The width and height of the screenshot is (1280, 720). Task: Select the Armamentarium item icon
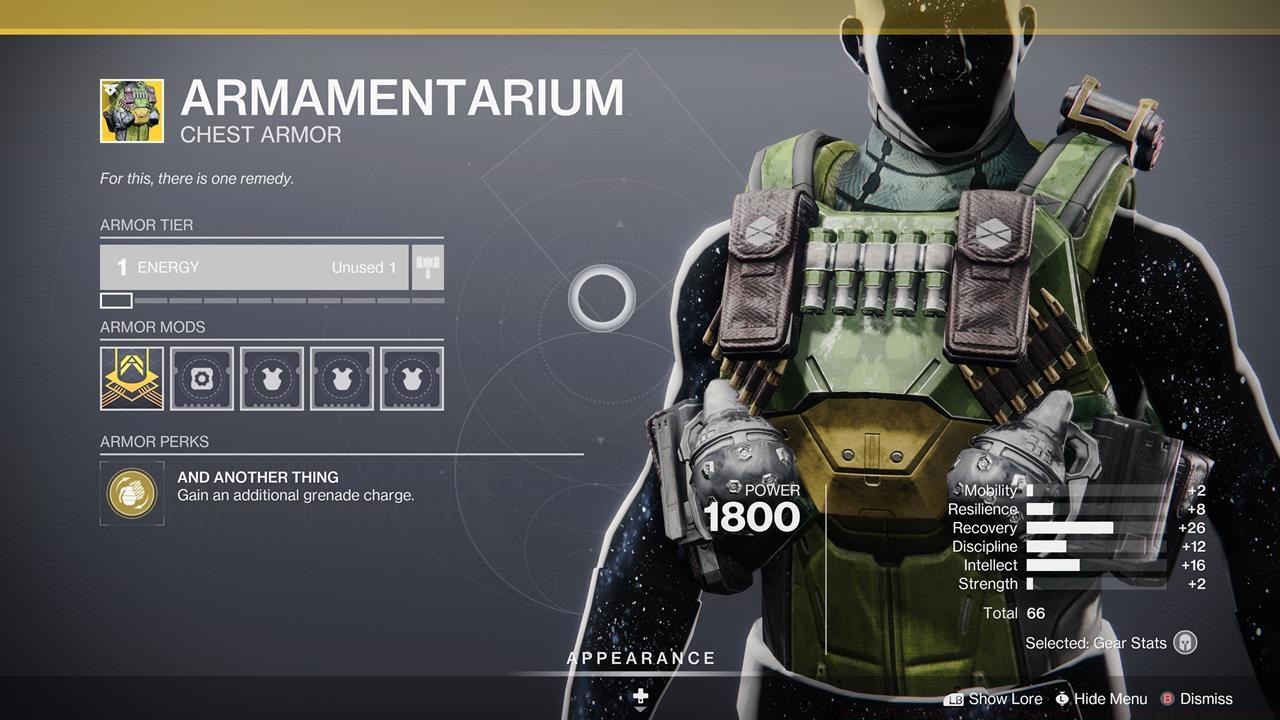click(132, 111)
